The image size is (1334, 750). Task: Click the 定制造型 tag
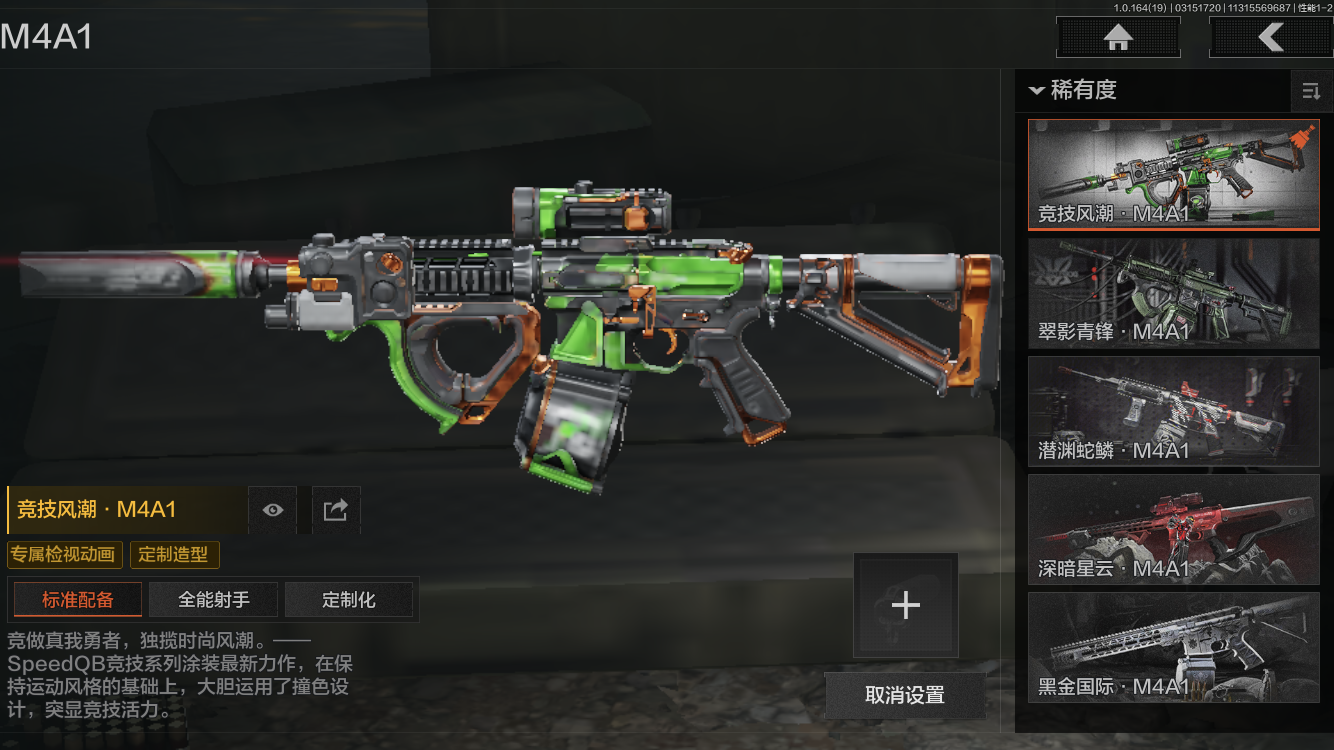pos(174,554)
